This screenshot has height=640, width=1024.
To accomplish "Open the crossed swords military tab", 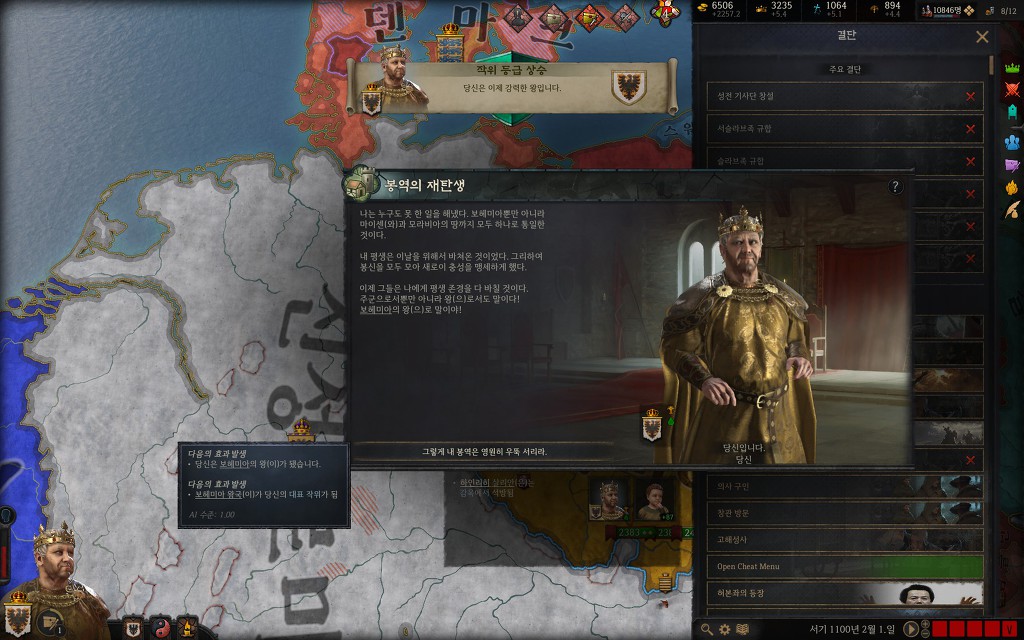I will tap(1011, 91).
